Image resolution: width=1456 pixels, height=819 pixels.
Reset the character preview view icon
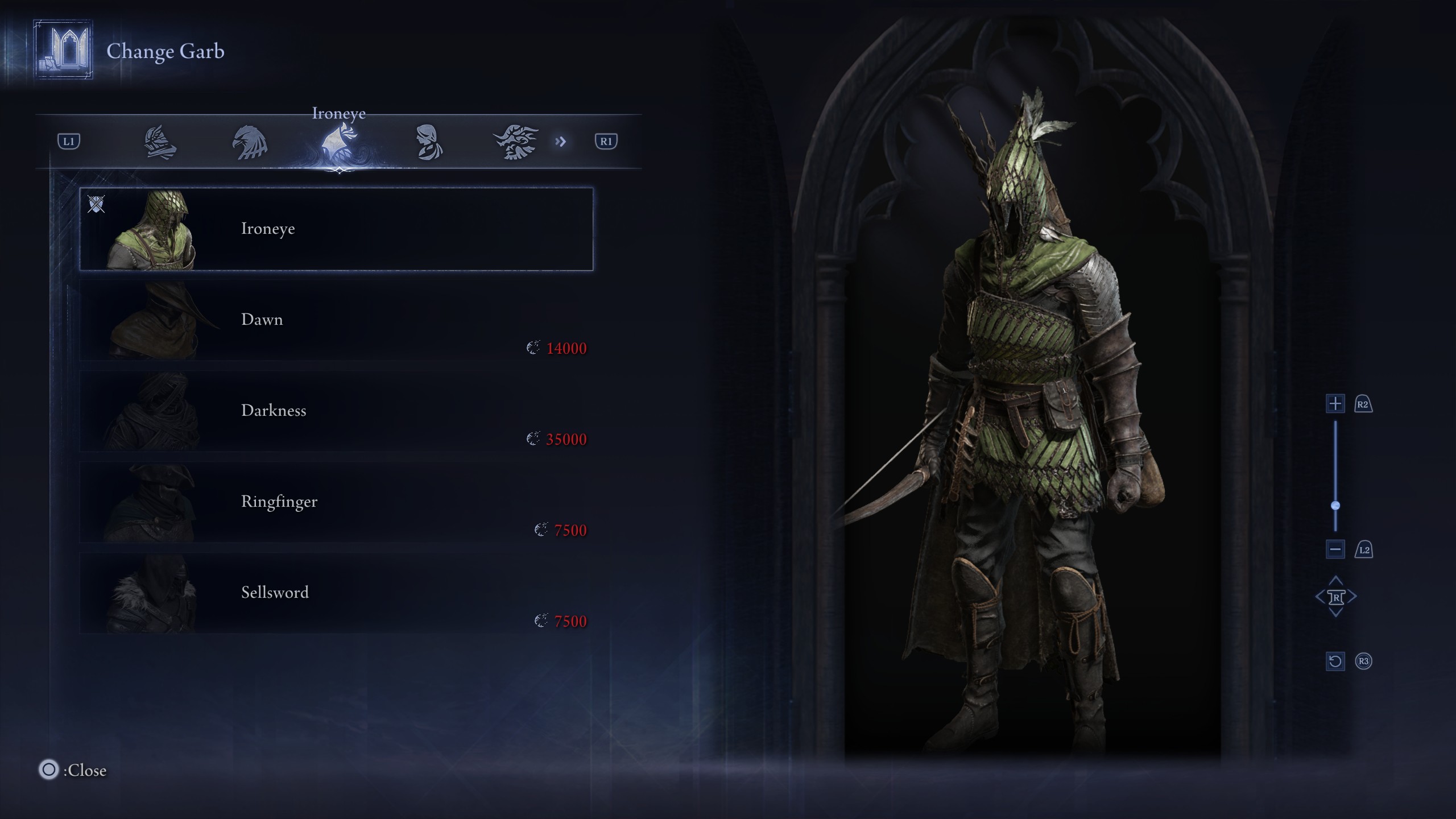click(1335, 661)
